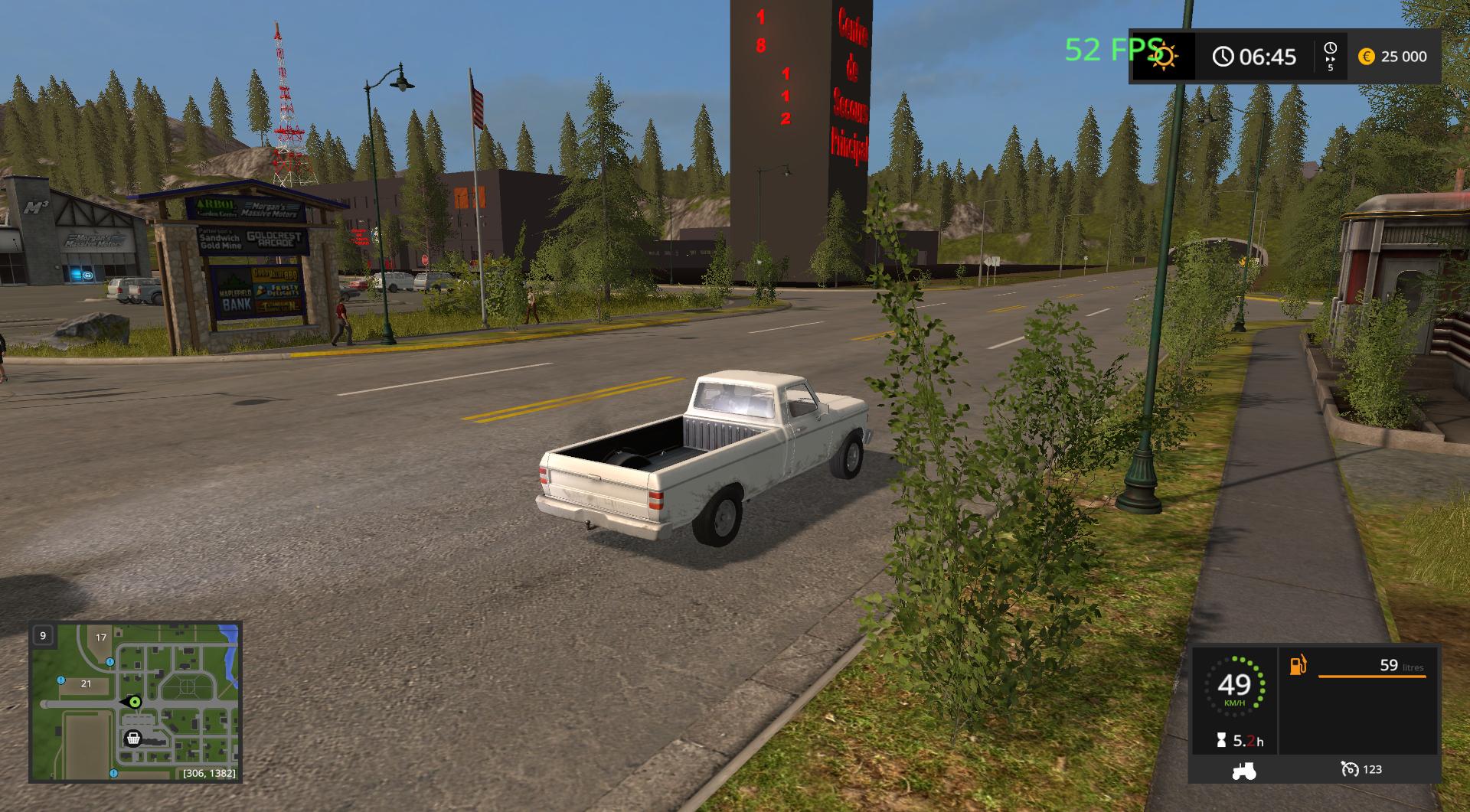This screenshot has width=1470, height=812.
Task: Toggle the cruise control speed icon
Action: [x=1350, y=769]
